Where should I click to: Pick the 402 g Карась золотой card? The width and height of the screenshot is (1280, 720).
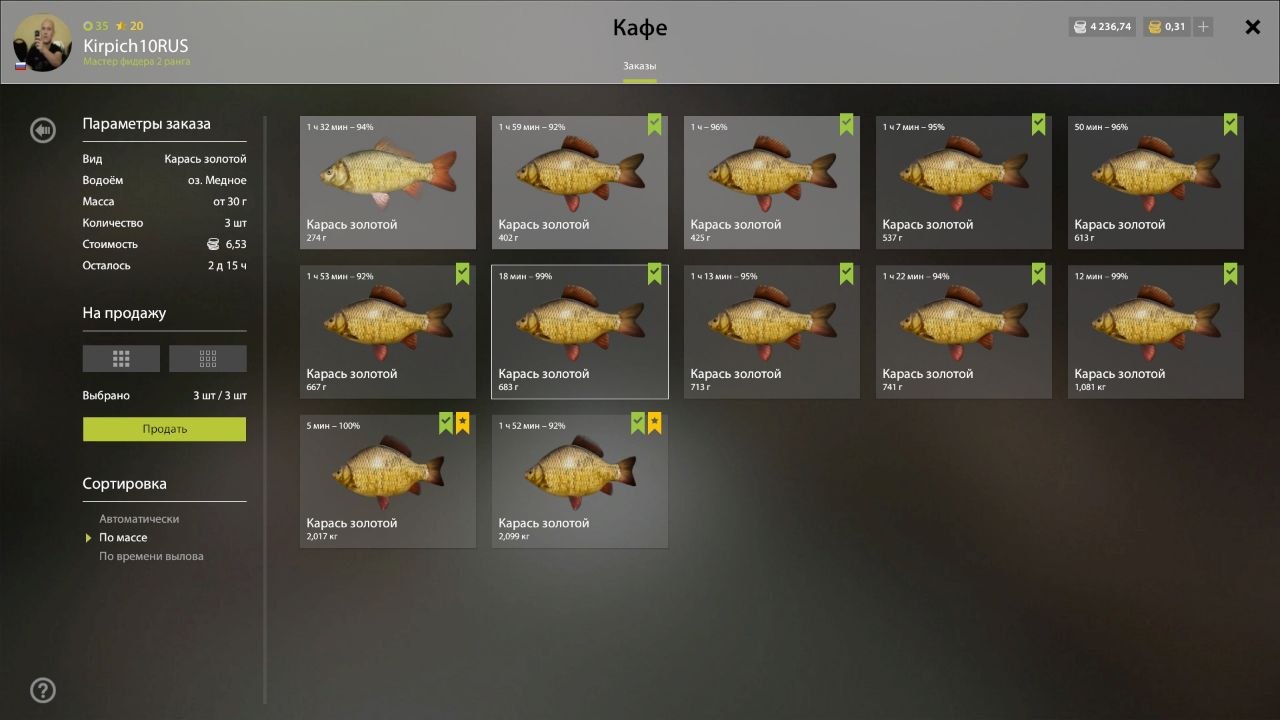579,182
